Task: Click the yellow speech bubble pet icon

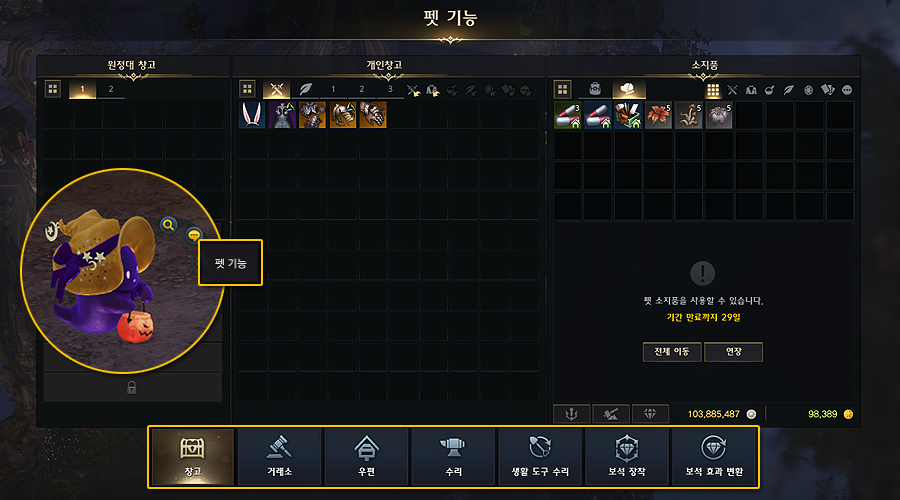Action: (x=194, y=234)
